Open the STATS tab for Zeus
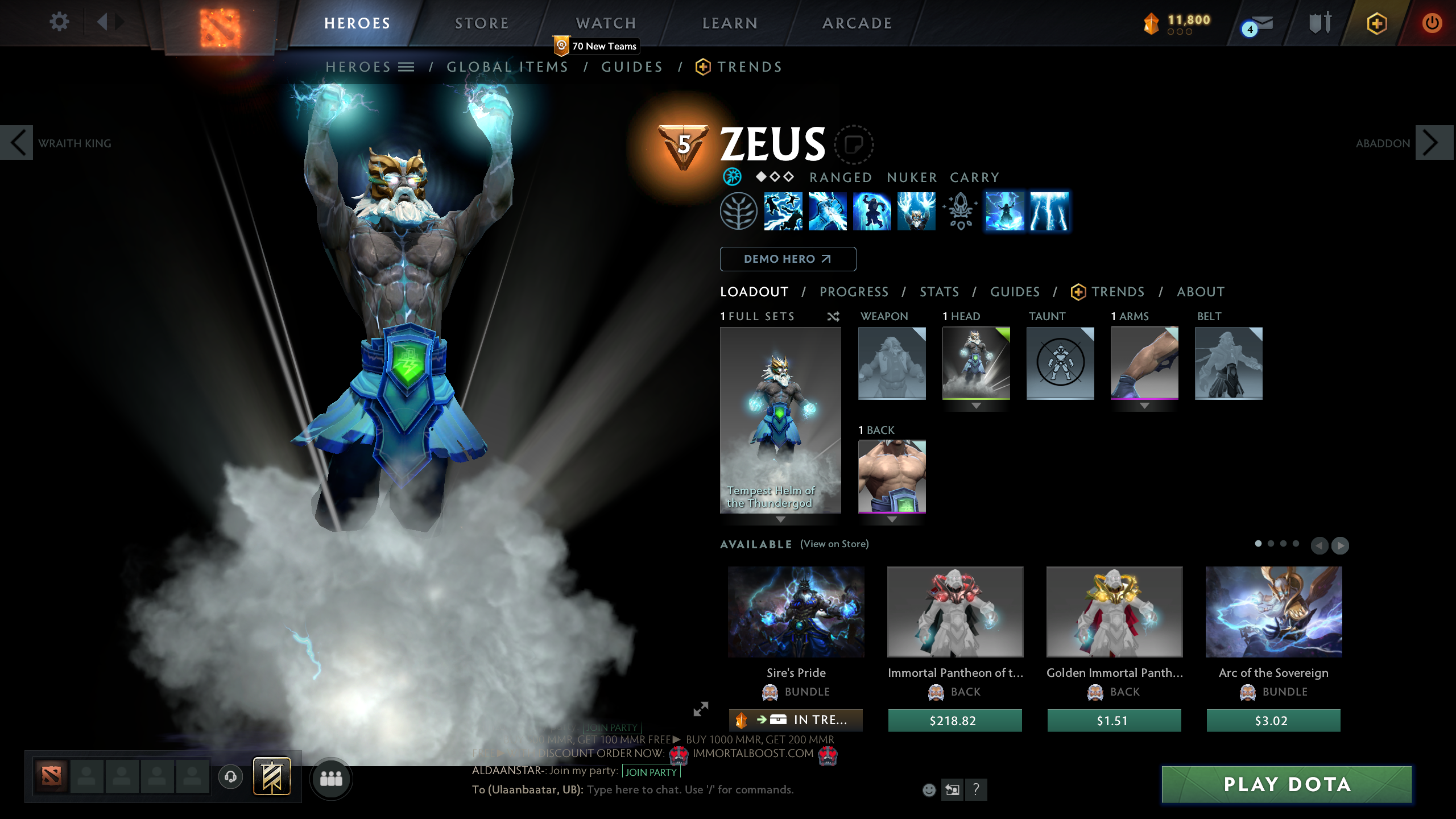1456x819 pixels. click(x=939, y=292)
